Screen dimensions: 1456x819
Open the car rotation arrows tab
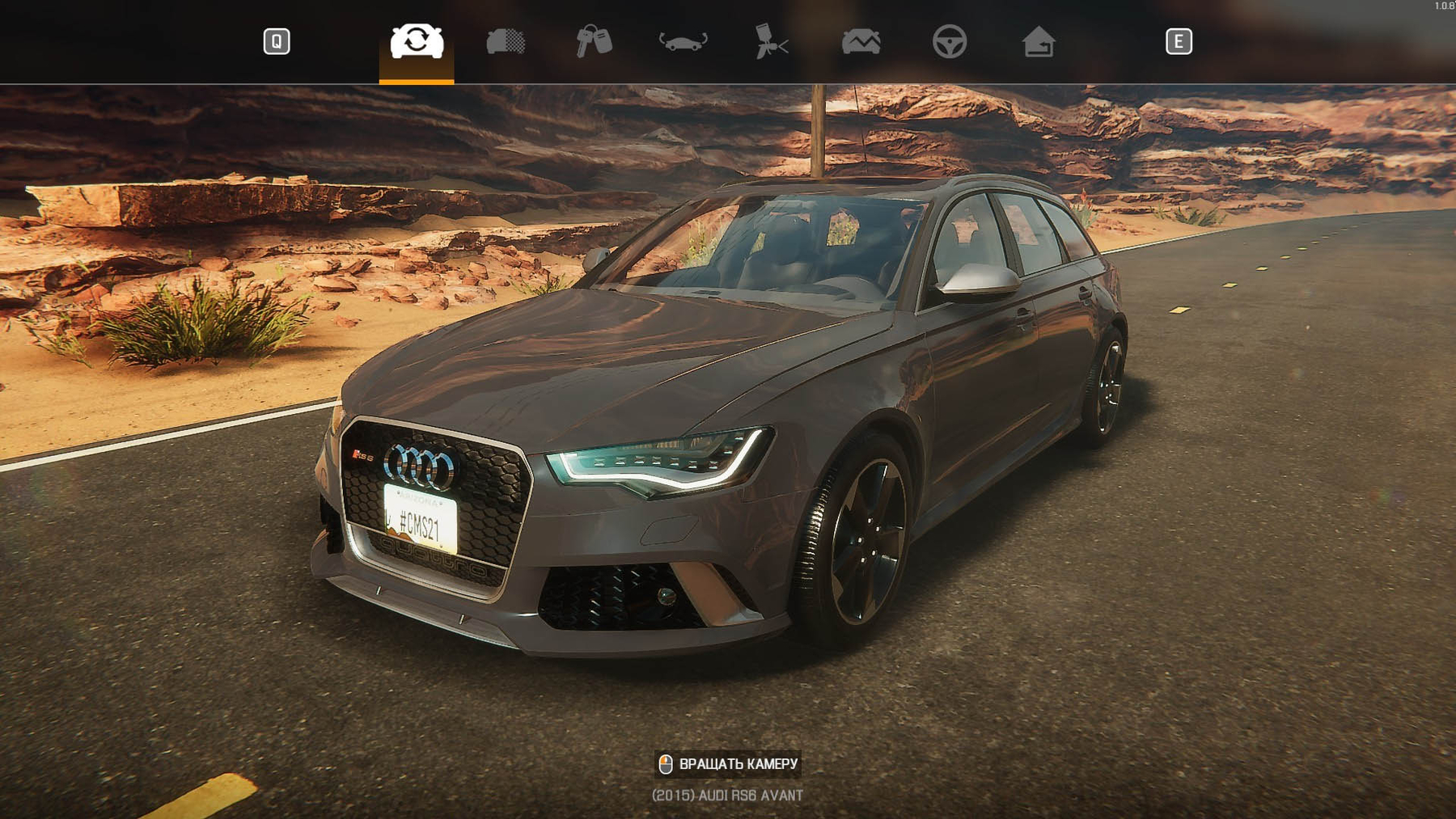click(684, 41)
